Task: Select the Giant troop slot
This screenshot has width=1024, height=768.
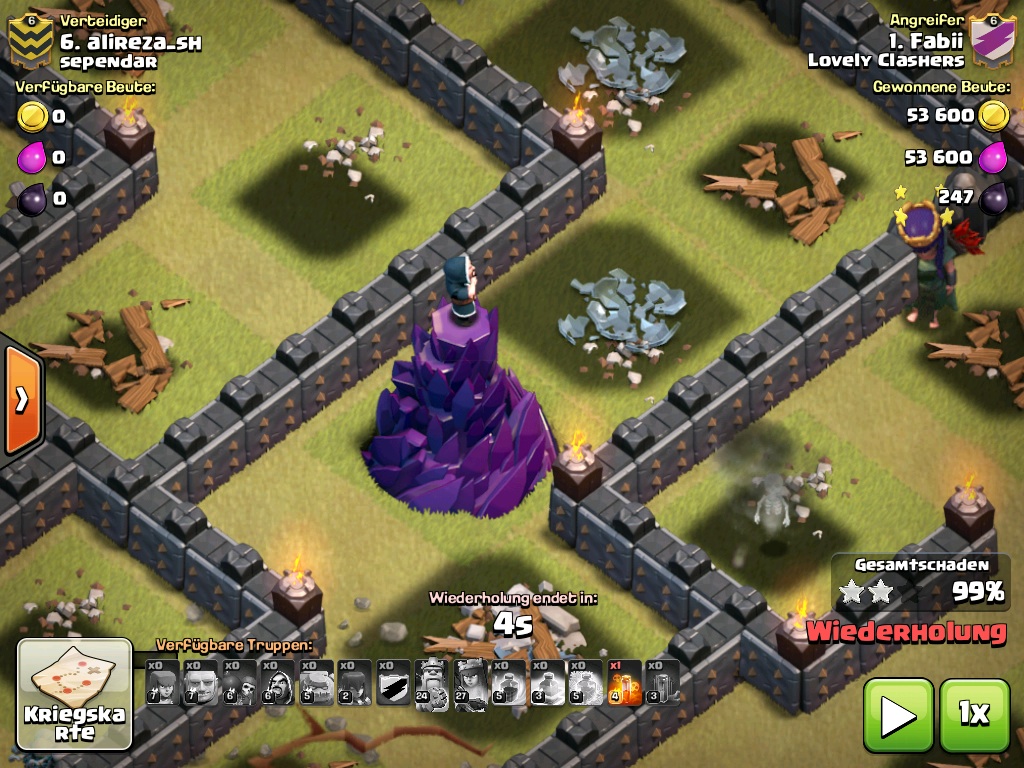Action: tap(200, 683)
